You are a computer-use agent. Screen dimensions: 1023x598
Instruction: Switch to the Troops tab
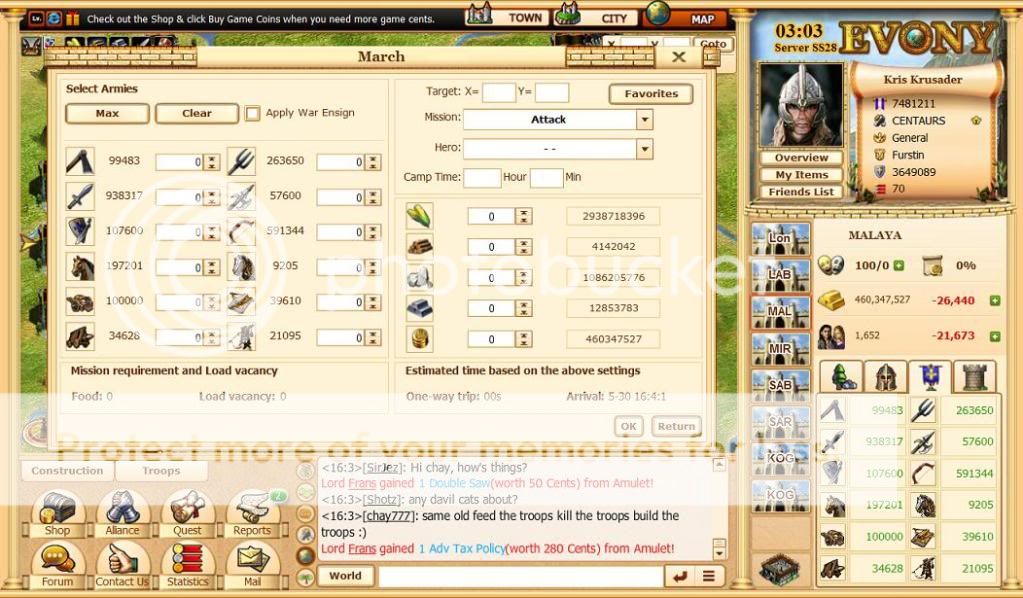click(x=161, y=471)
